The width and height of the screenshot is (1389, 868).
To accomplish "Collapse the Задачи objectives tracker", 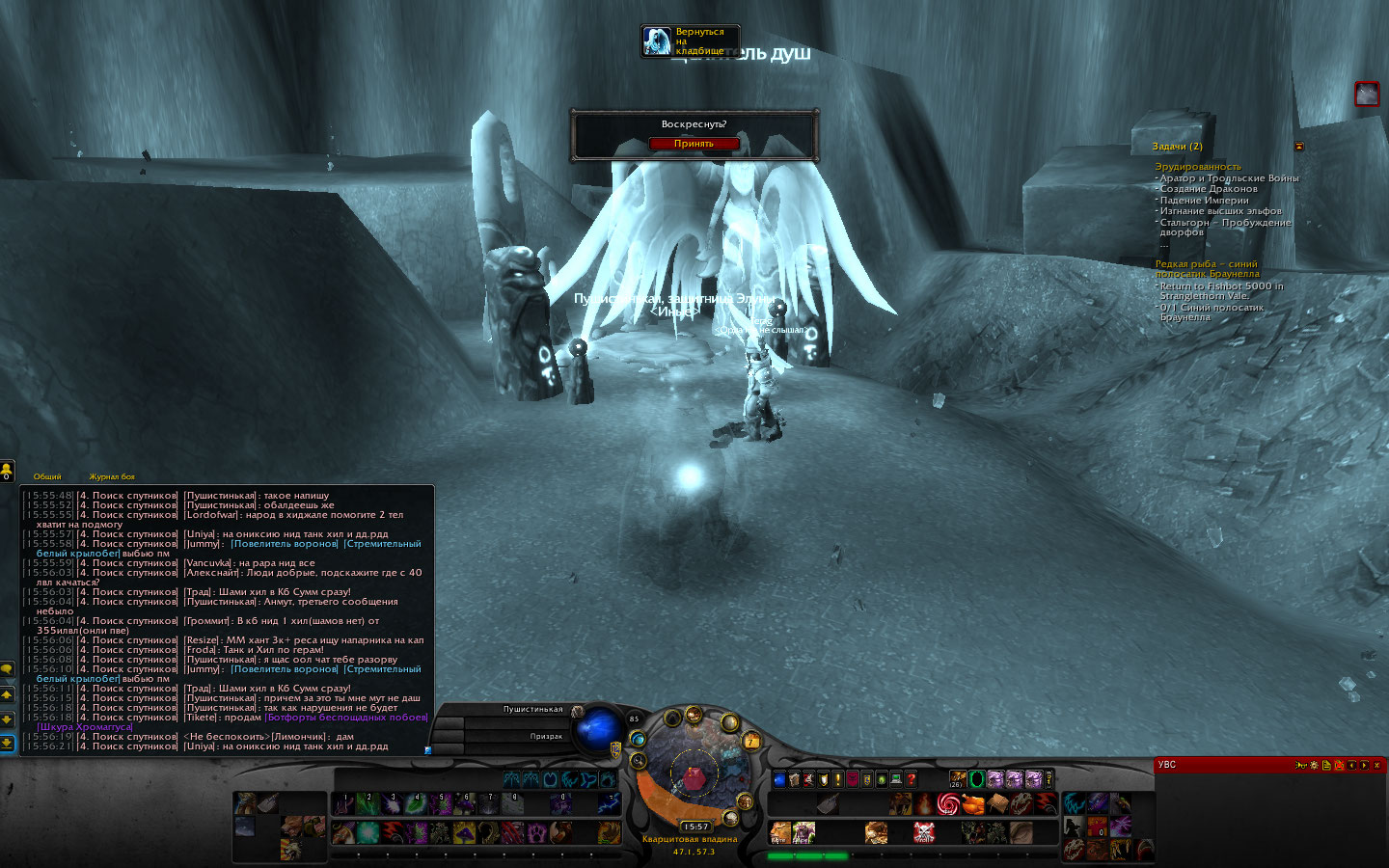I will (x=1299, y=147).
